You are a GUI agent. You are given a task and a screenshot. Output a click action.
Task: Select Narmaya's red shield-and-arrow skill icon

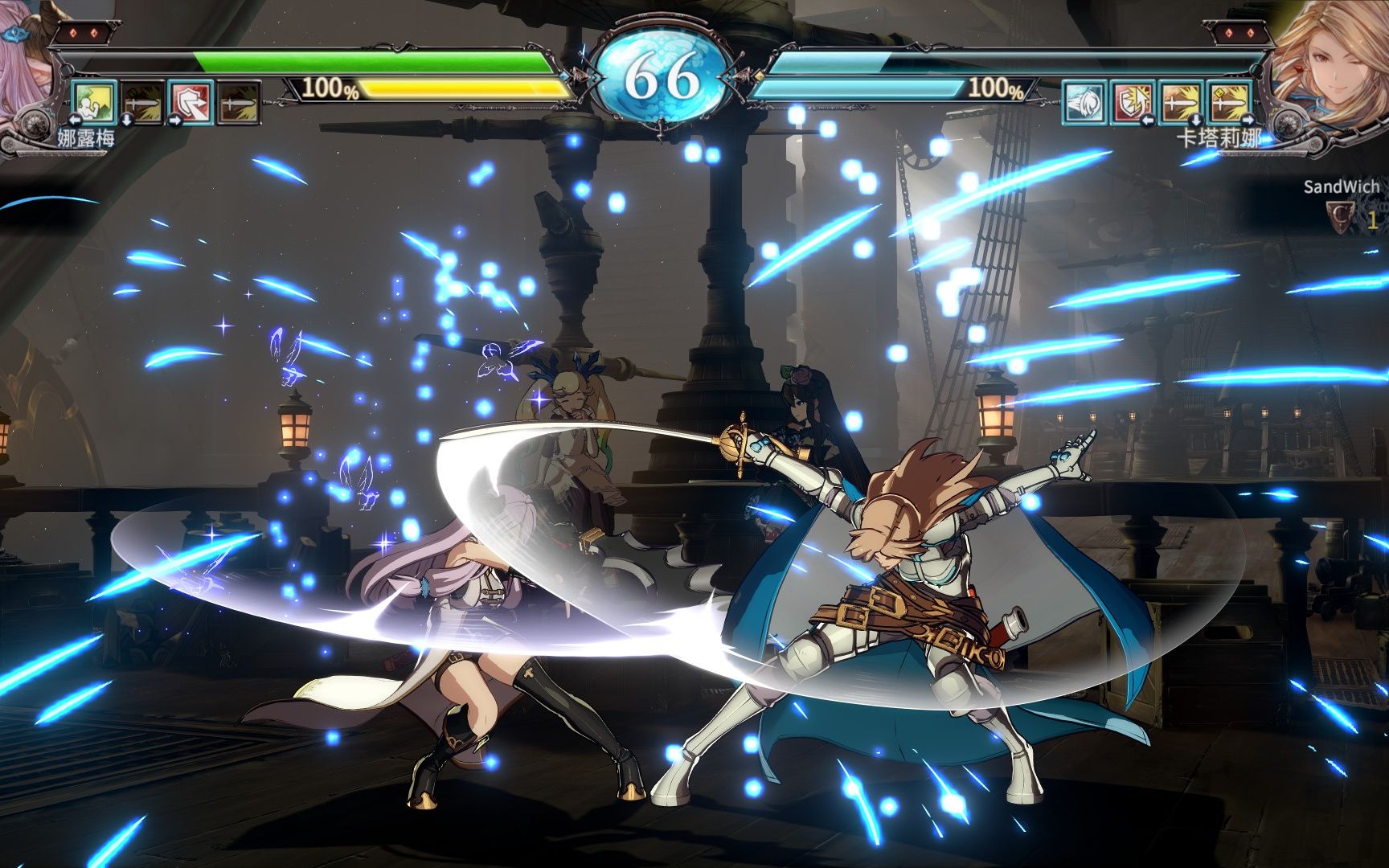coord(191,102)
